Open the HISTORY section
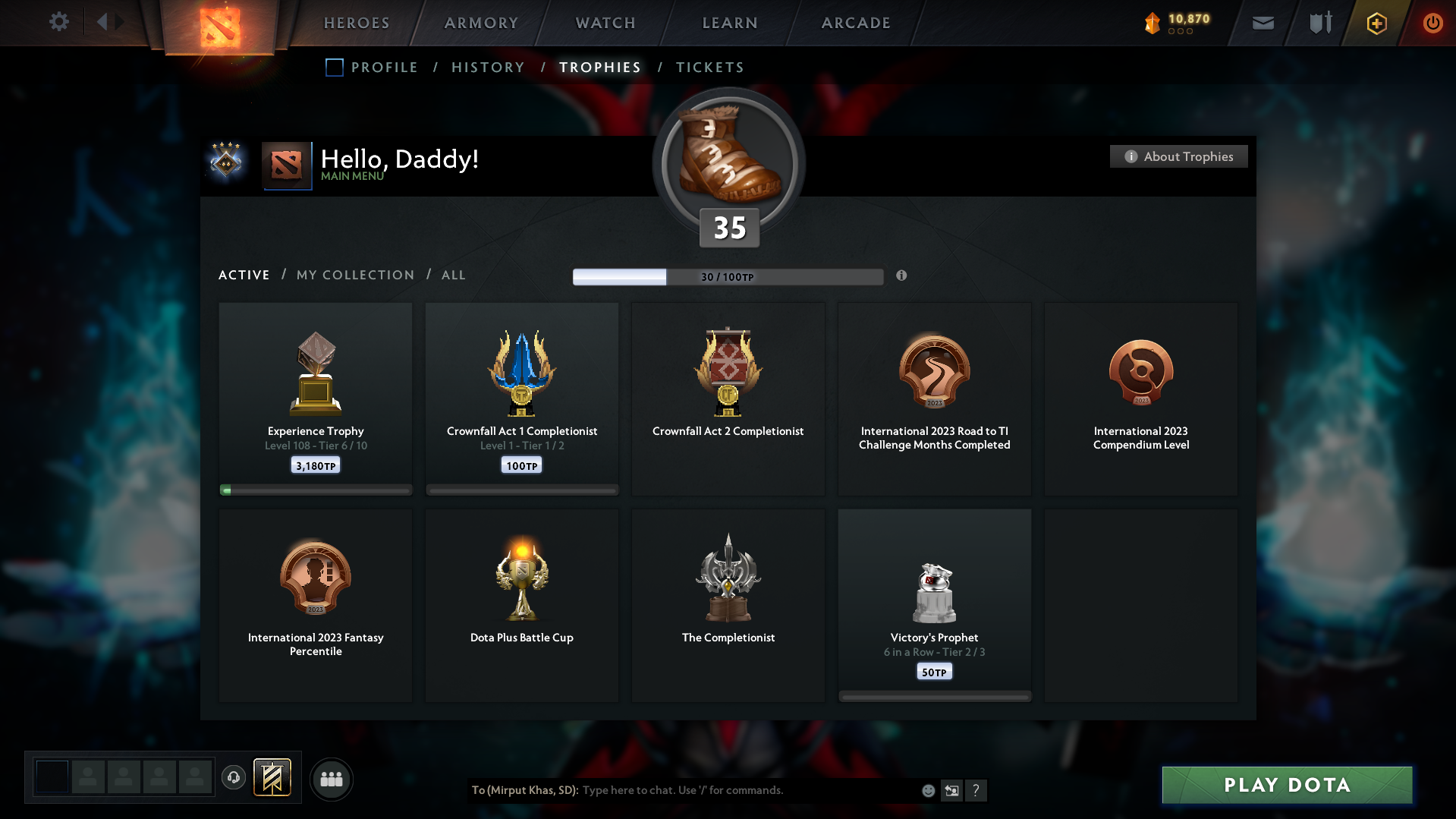 coord(487,67)
